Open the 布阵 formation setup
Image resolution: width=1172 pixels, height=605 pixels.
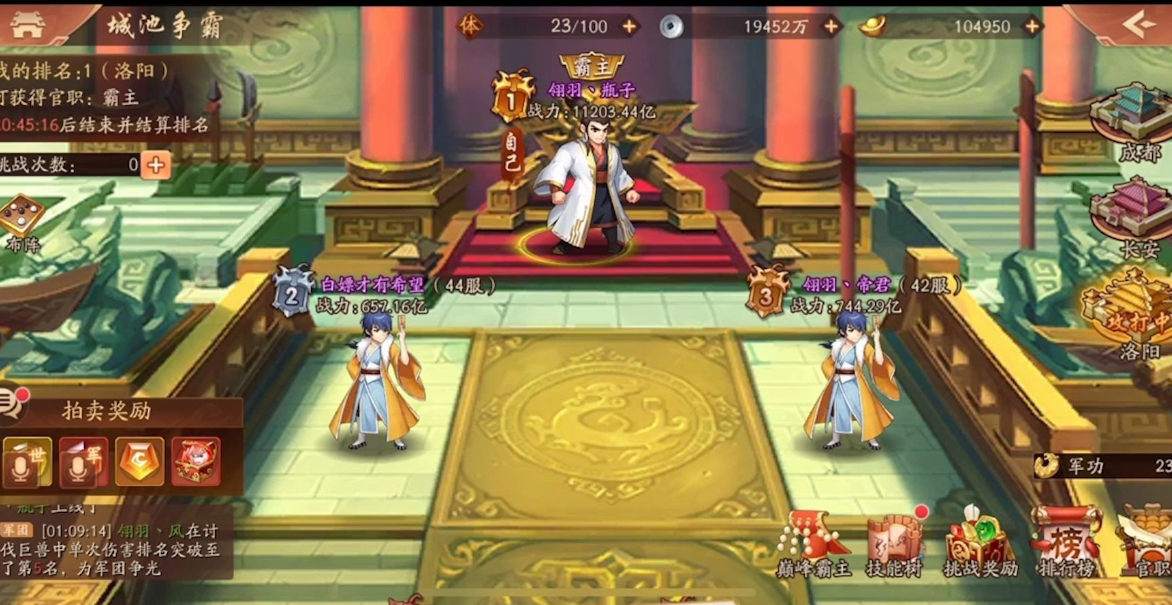tap(21, 221)
